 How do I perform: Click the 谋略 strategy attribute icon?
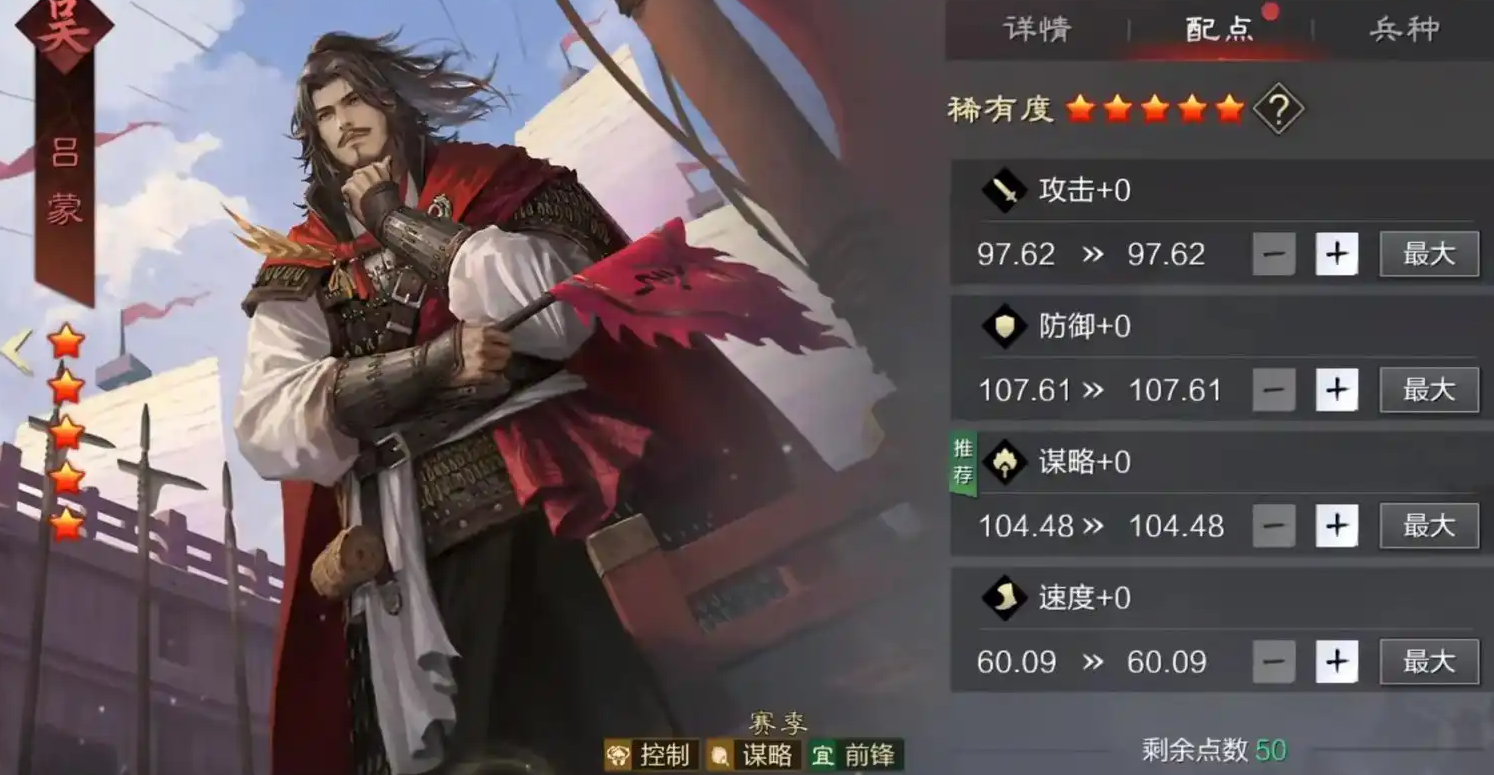[1002, 463]
